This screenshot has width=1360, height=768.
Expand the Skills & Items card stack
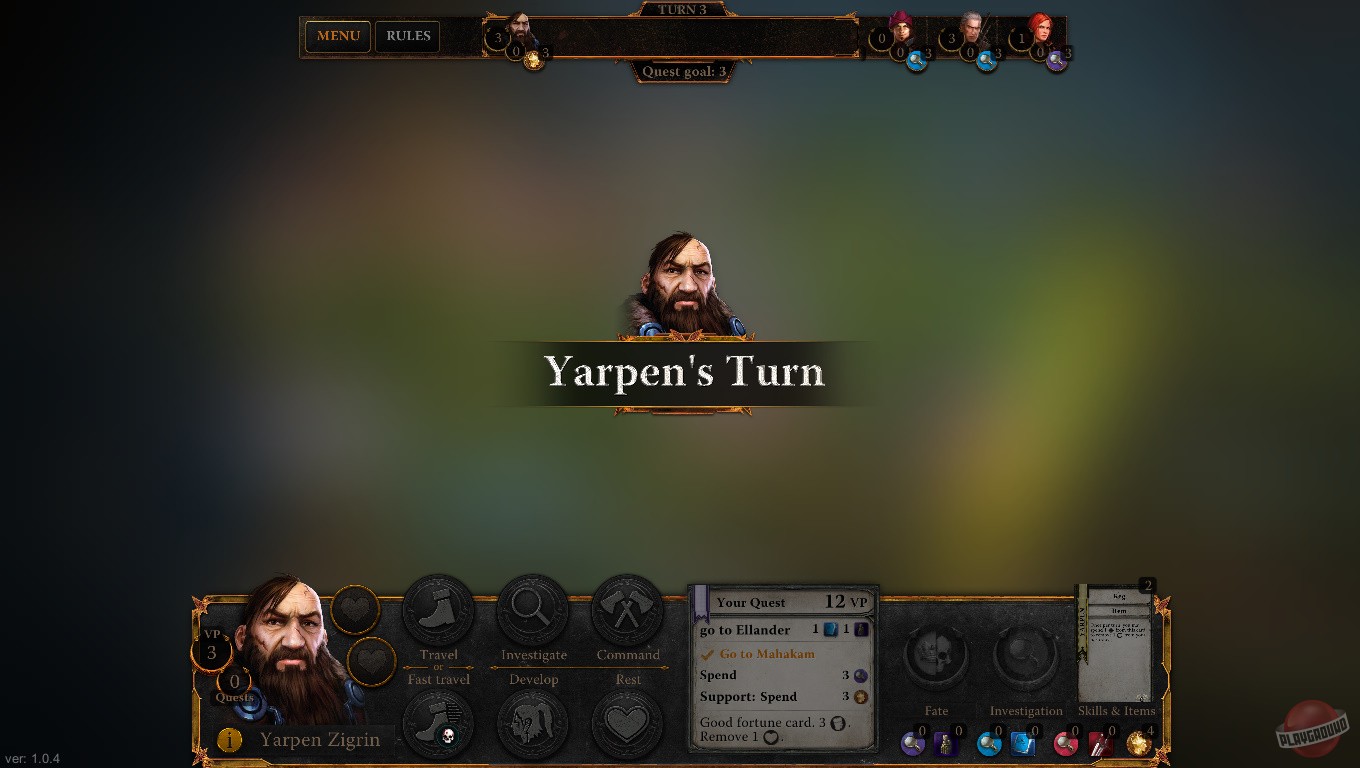click(1117, 640)
